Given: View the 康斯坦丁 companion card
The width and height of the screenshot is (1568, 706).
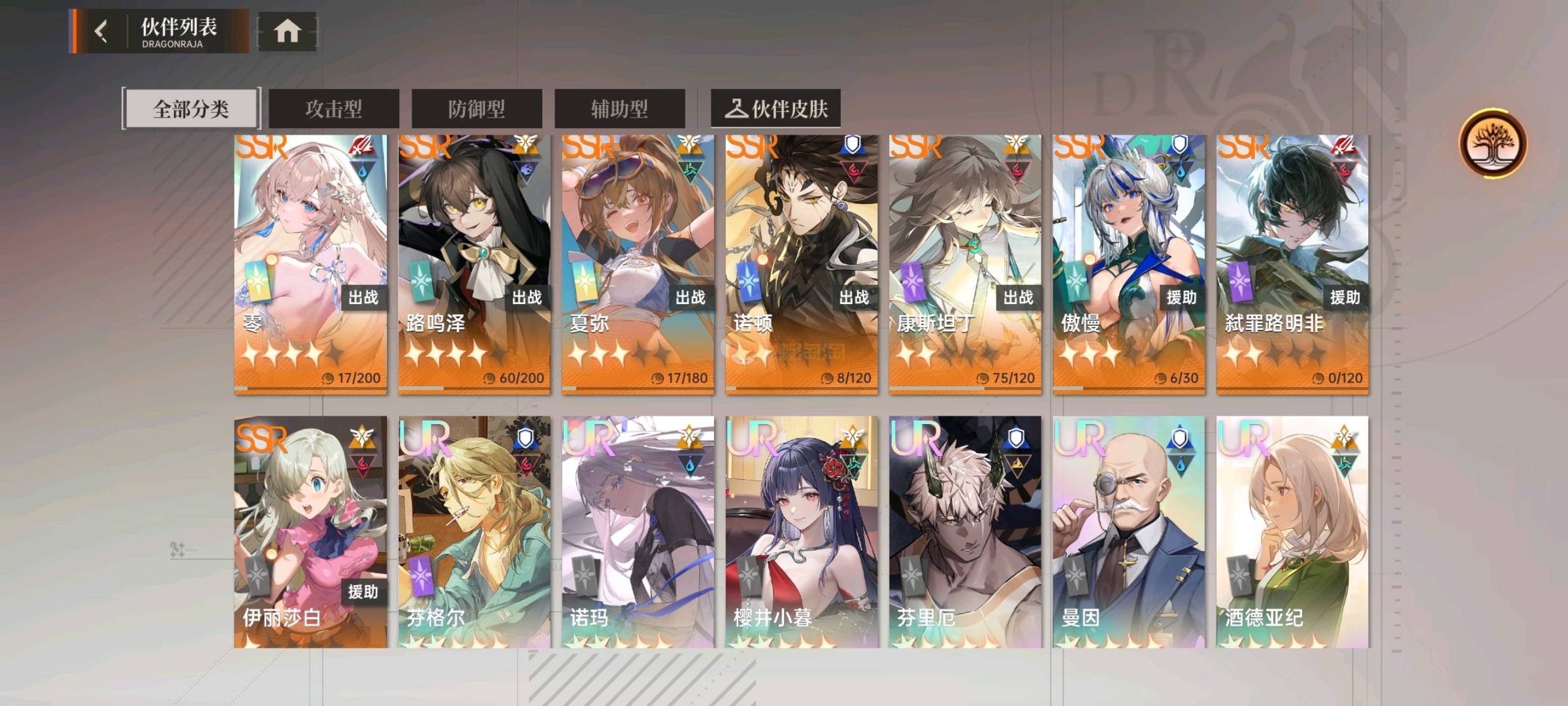Looking at the screenshot, I should [965, 264].
